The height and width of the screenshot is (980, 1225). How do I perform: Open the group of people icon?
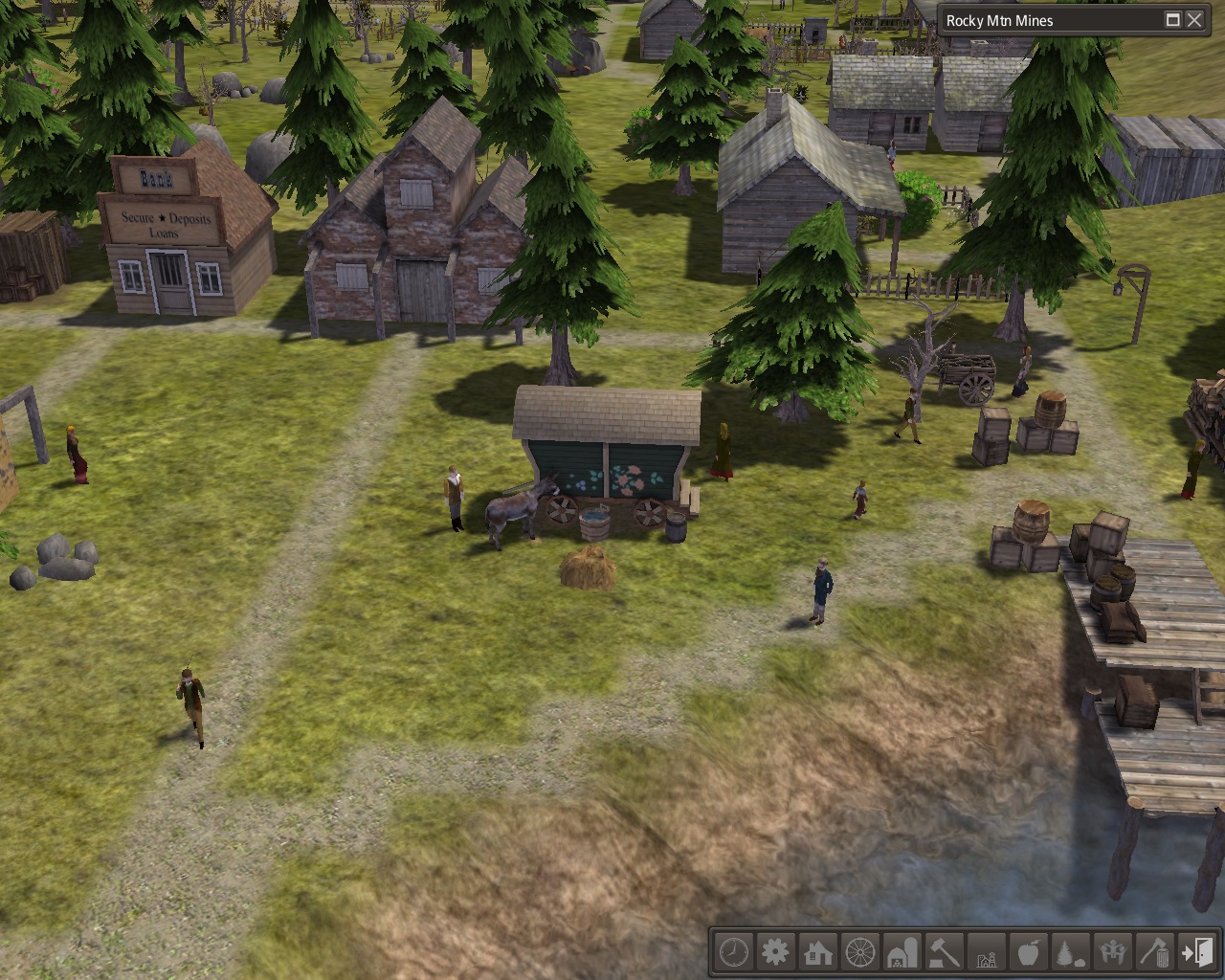(x=1113, y=952)
